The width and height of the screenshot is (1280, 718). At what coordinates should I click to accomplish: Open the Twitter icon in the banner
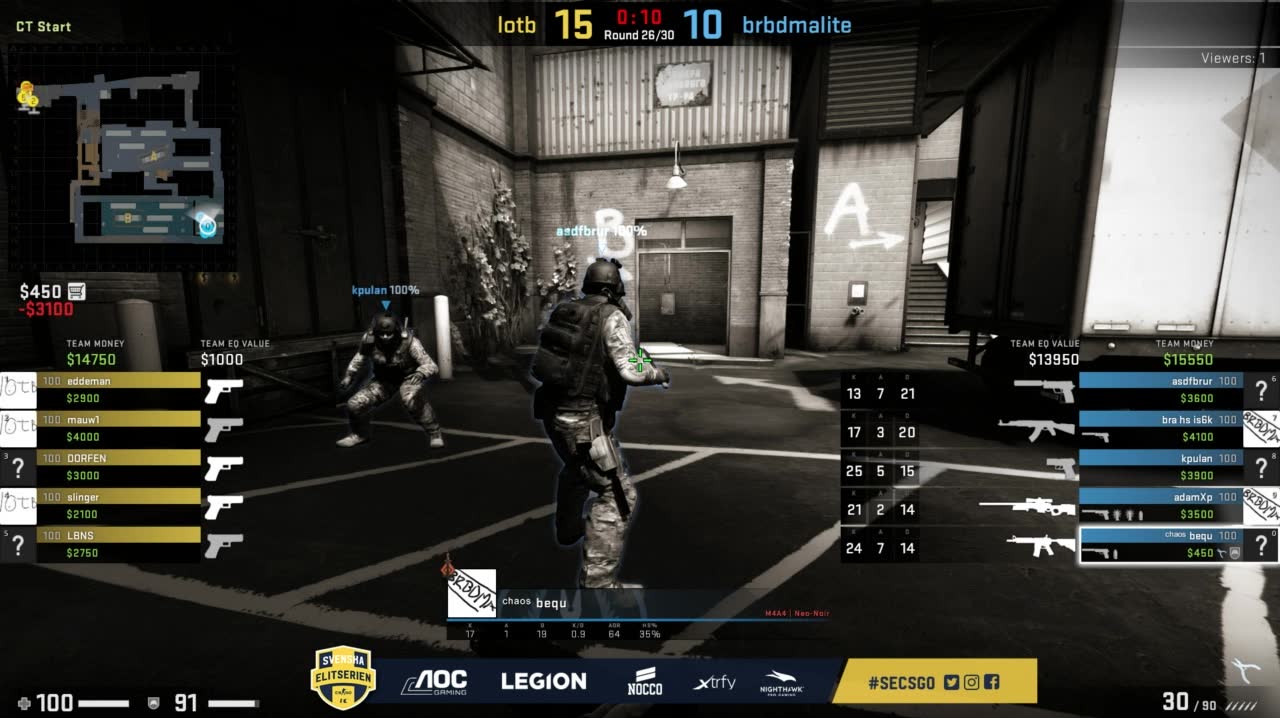pos(951,682)
